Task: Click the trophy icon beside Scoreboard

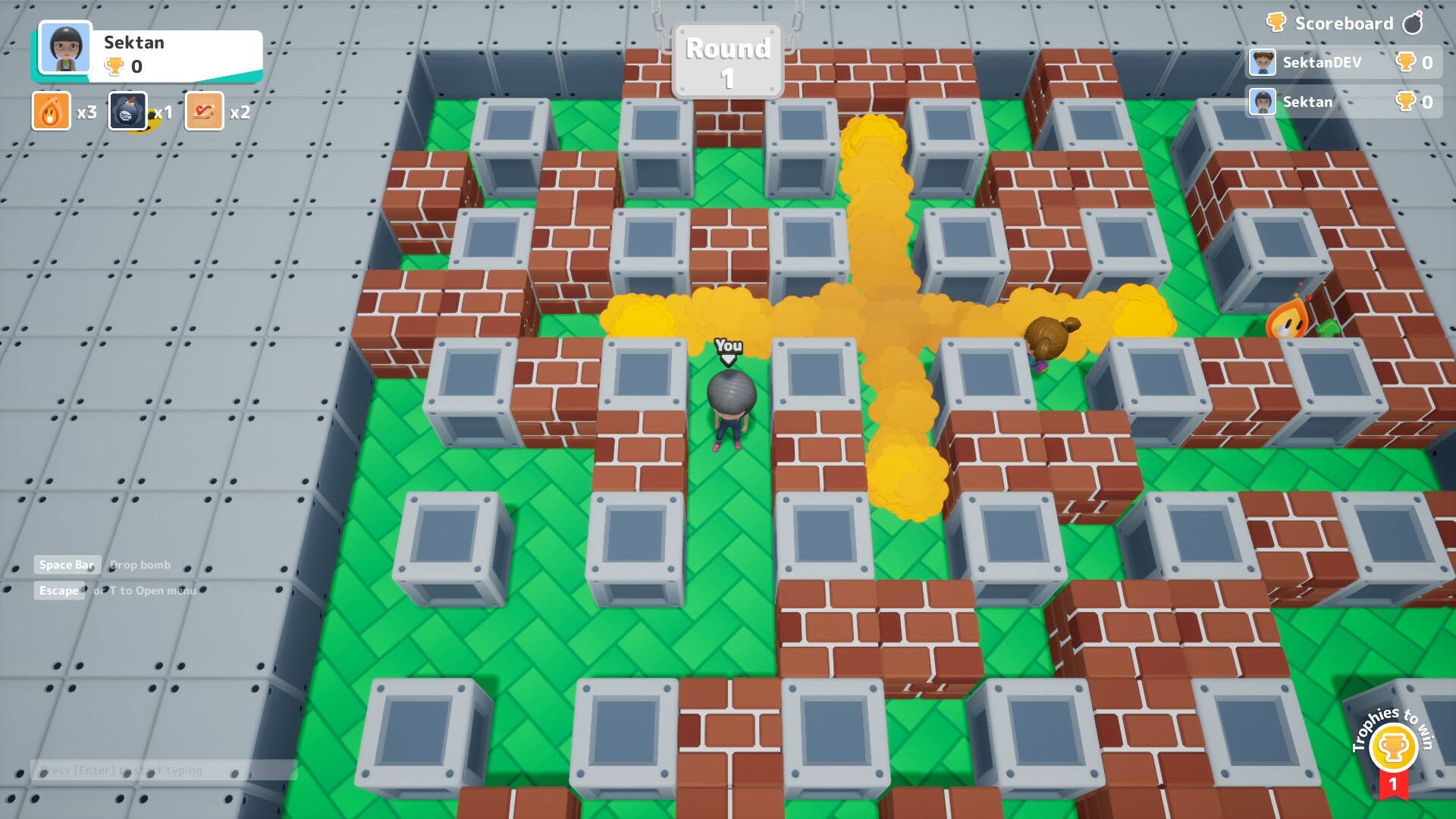Action: (1276, 23)
